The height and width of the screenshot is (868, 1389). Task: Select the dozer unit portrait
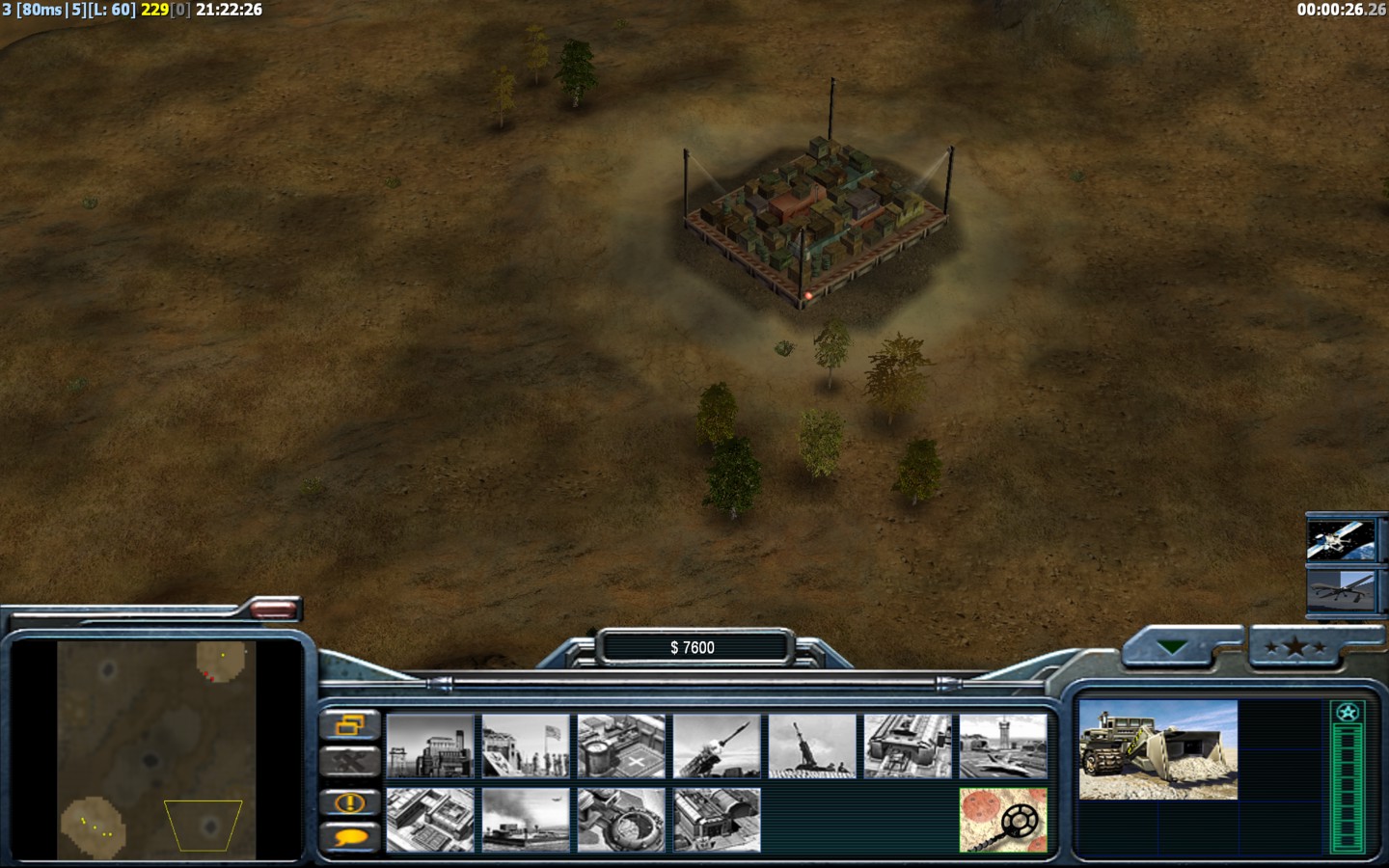[x=1157, y=750]
